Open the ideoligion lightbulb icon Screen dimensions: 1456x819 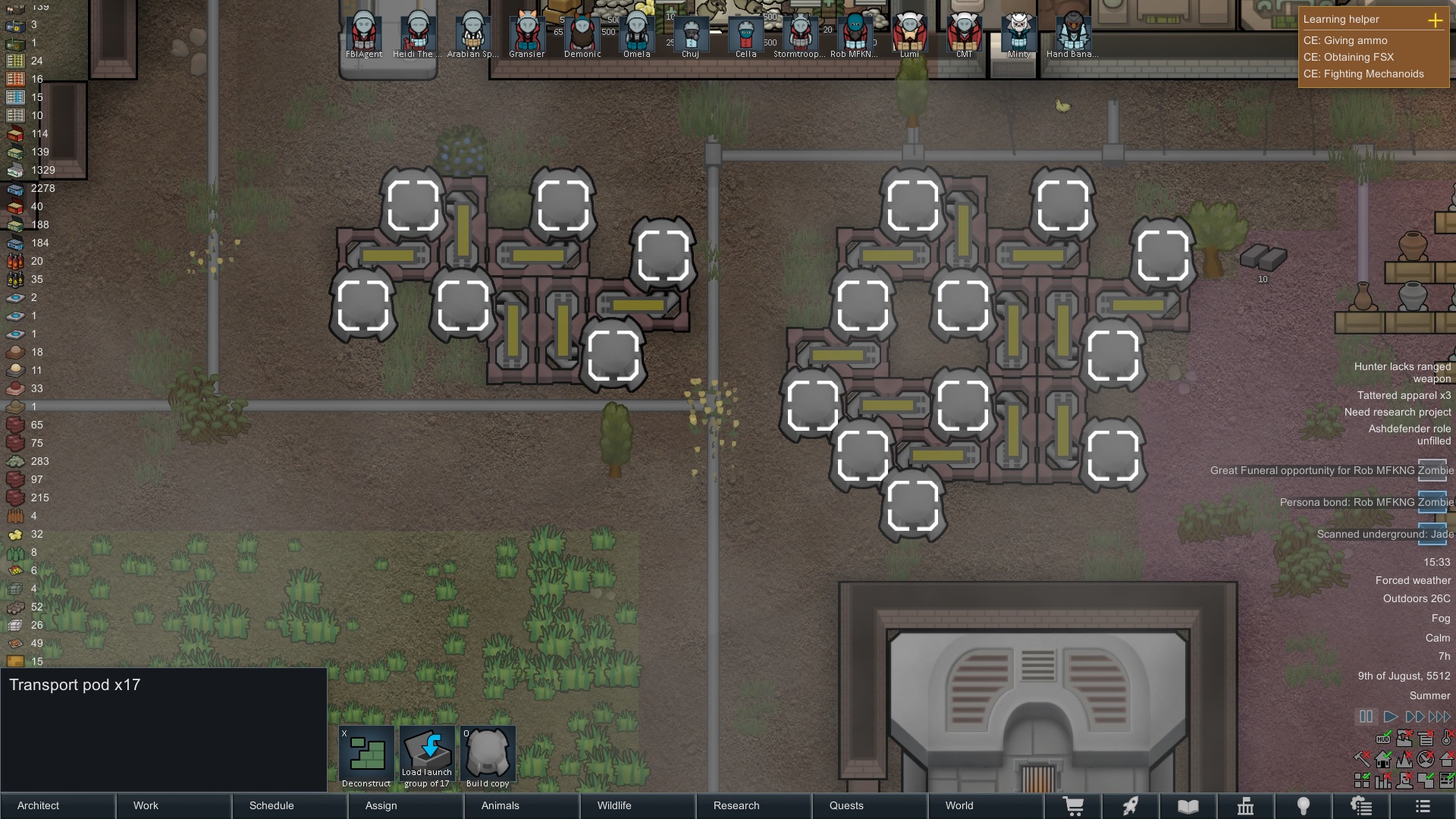click(x=1304, y=805)
